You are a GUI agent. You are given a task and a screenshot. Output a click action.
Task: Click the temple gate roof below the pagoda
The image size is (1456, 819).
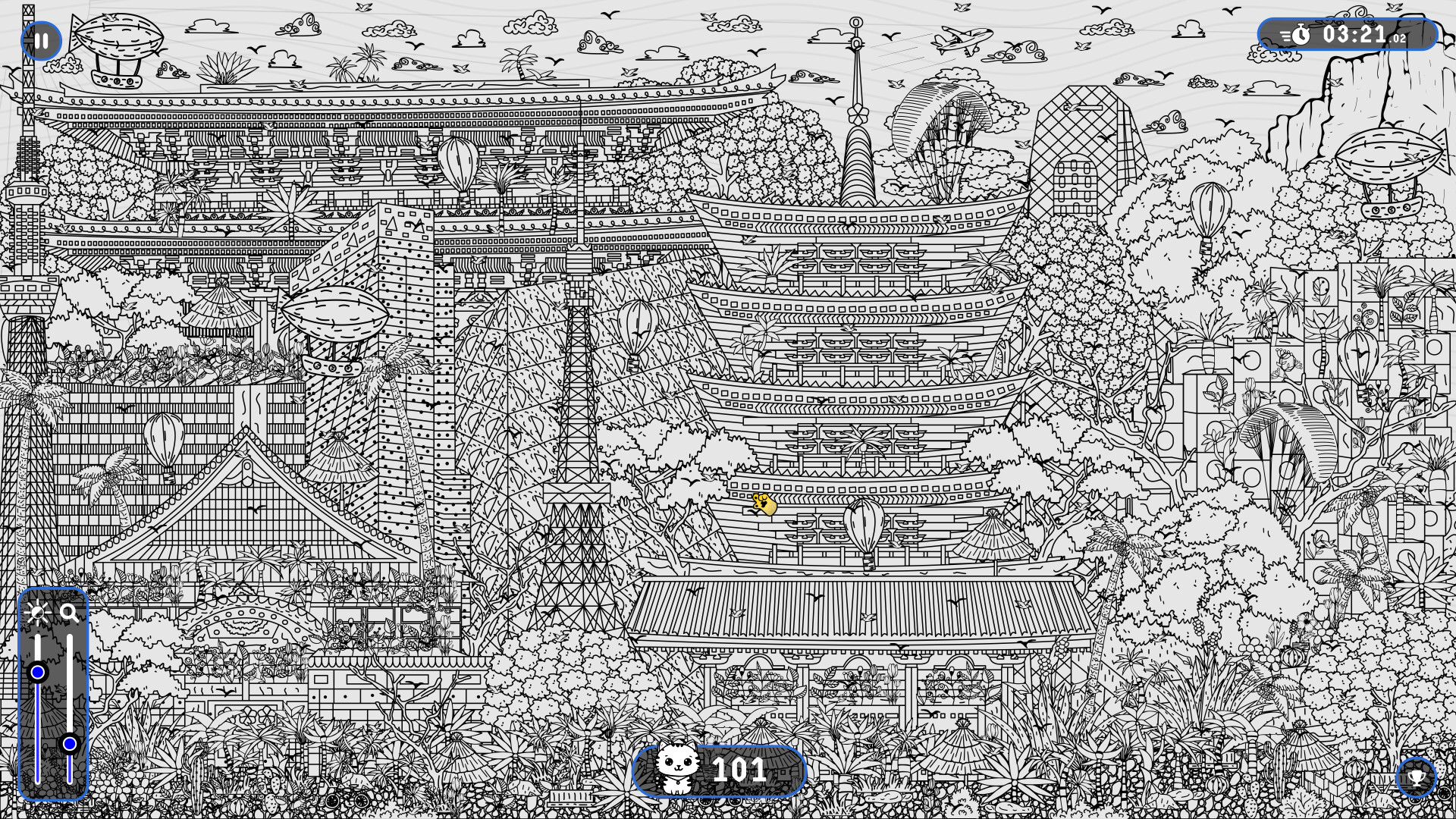pos(857,607)
